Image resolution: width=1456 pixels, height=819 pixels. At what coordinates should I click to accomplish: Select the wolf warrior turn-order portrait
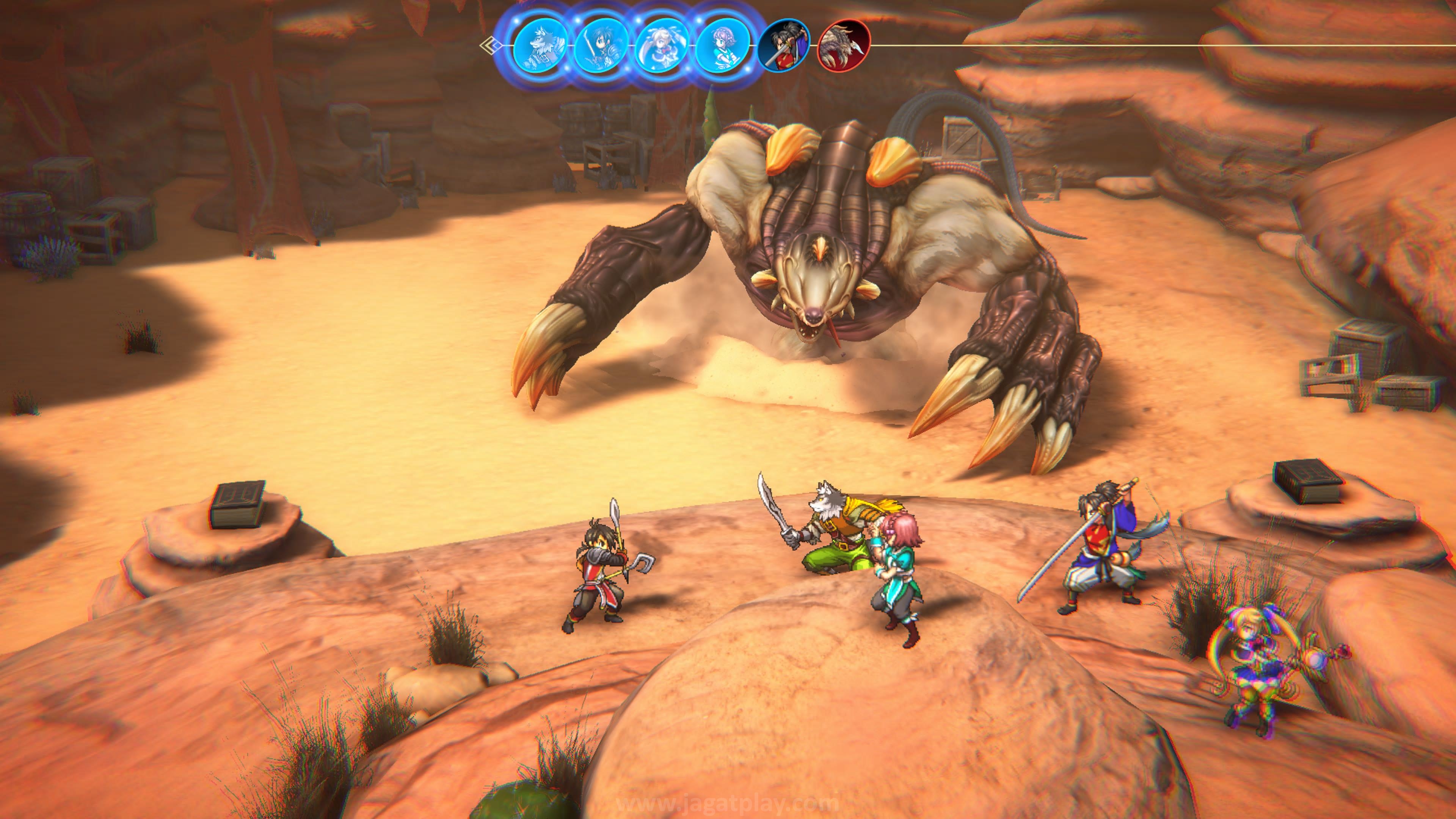coord(541,46)
